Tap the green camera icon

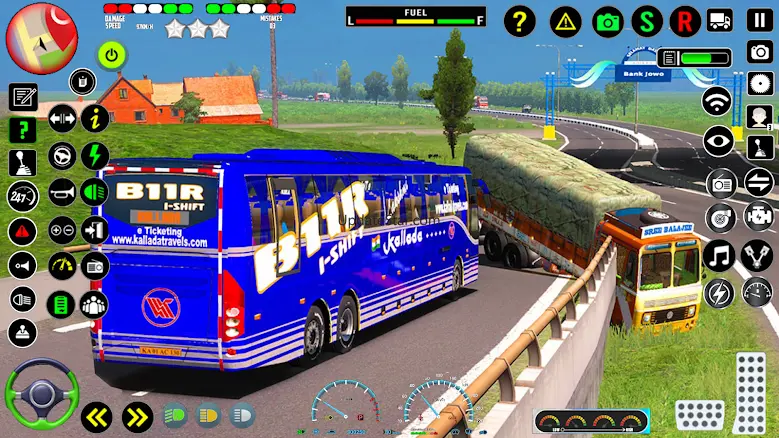click(x=608, y=20)
